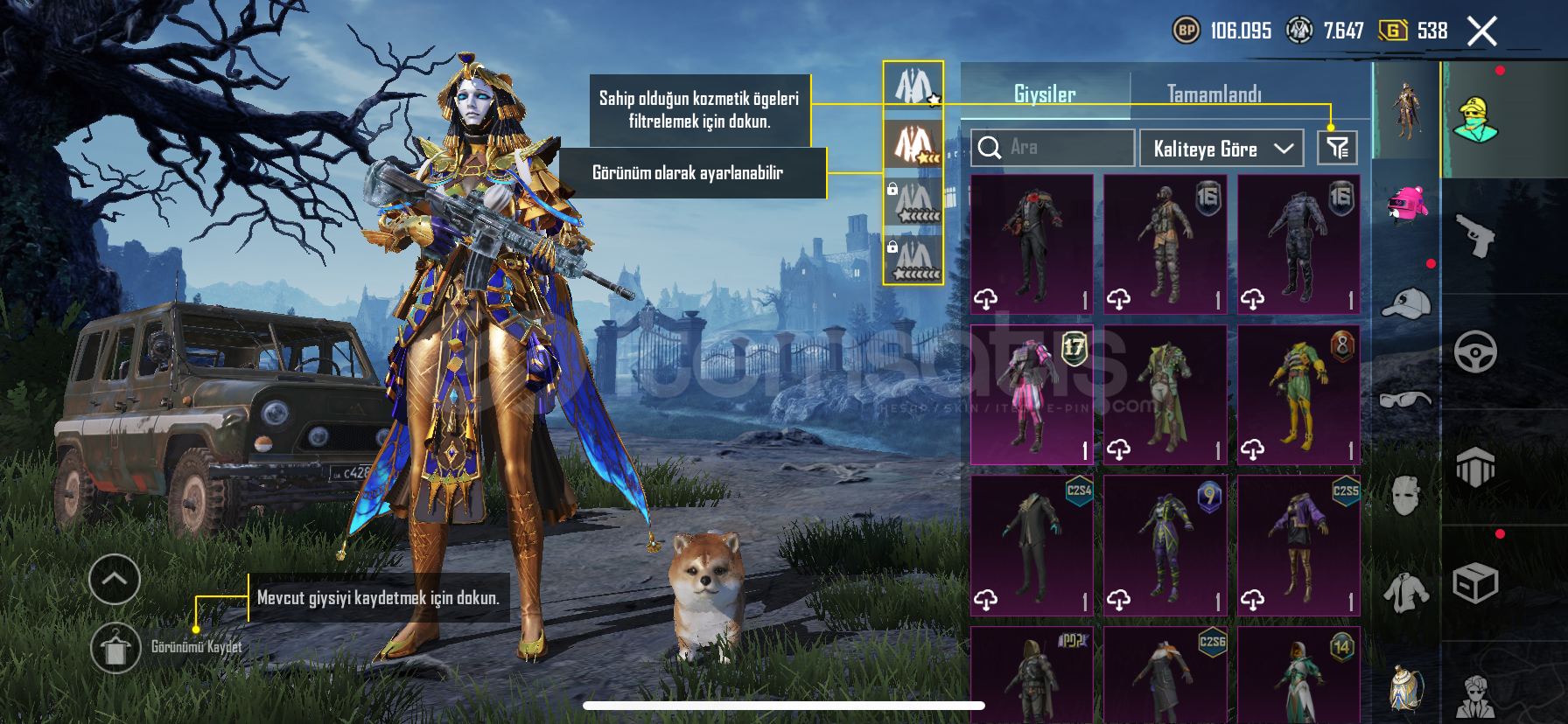Open the Tamamlandı tab
The height and width of the screenshot is (724, 1568).
pos(1214,94)
